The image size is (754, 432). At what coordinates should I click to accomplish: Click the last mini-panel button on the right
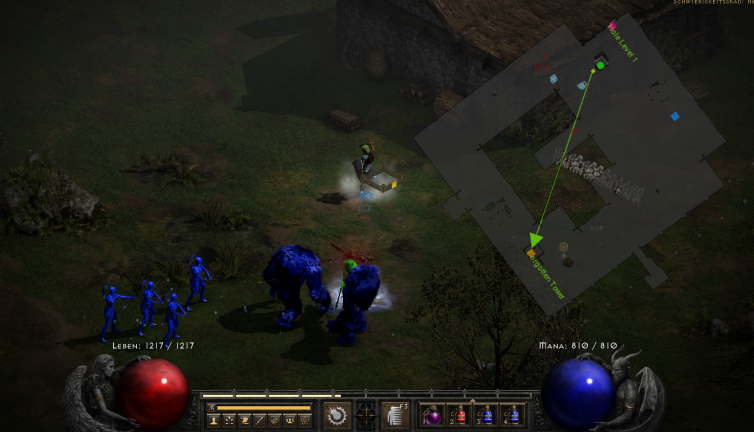304,420
